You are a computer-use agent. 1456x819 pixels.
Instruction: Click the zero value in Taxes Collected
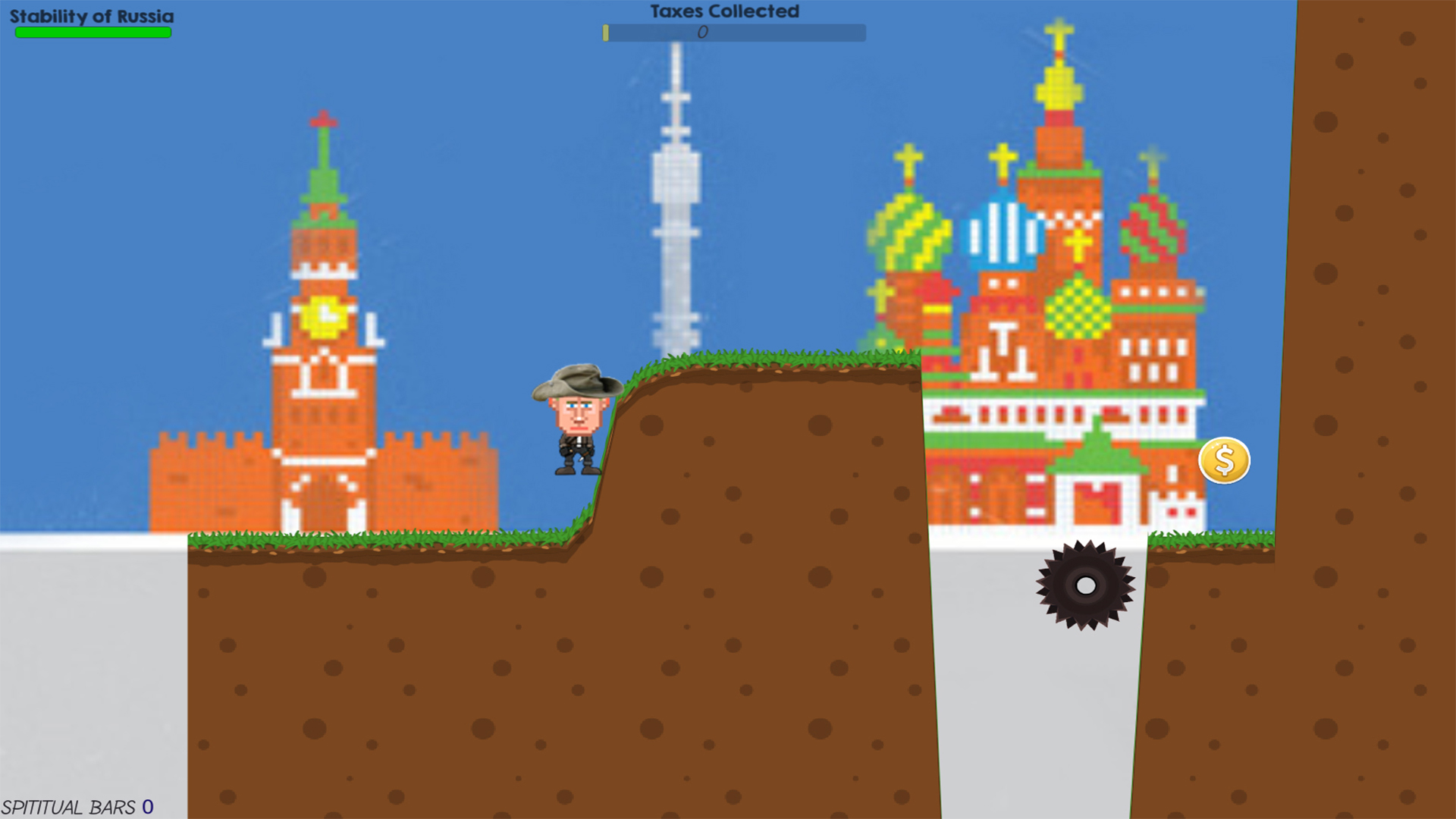tap(703, 33)
